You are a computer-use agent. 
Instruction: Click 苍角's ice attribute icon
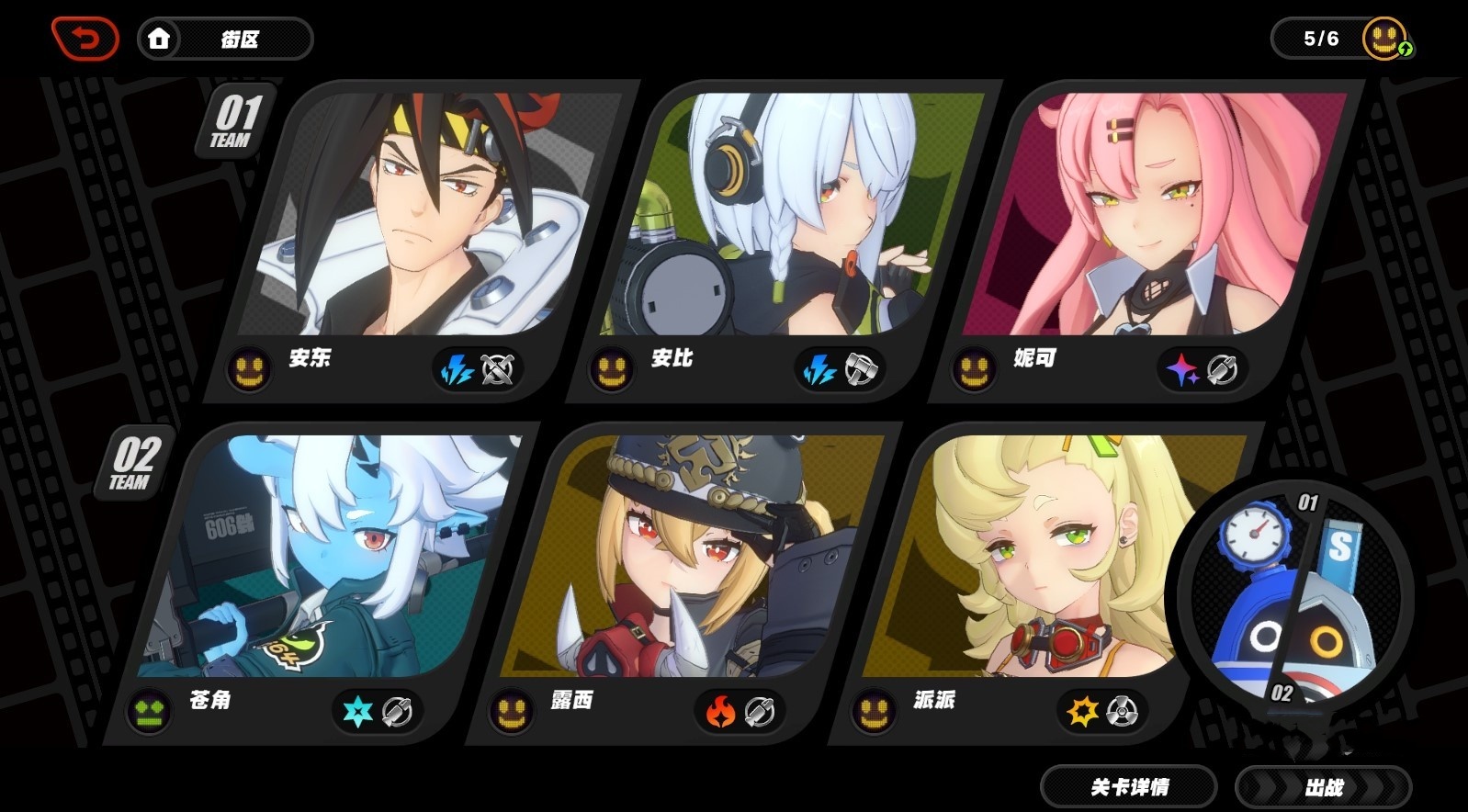(x=357, y=712)
